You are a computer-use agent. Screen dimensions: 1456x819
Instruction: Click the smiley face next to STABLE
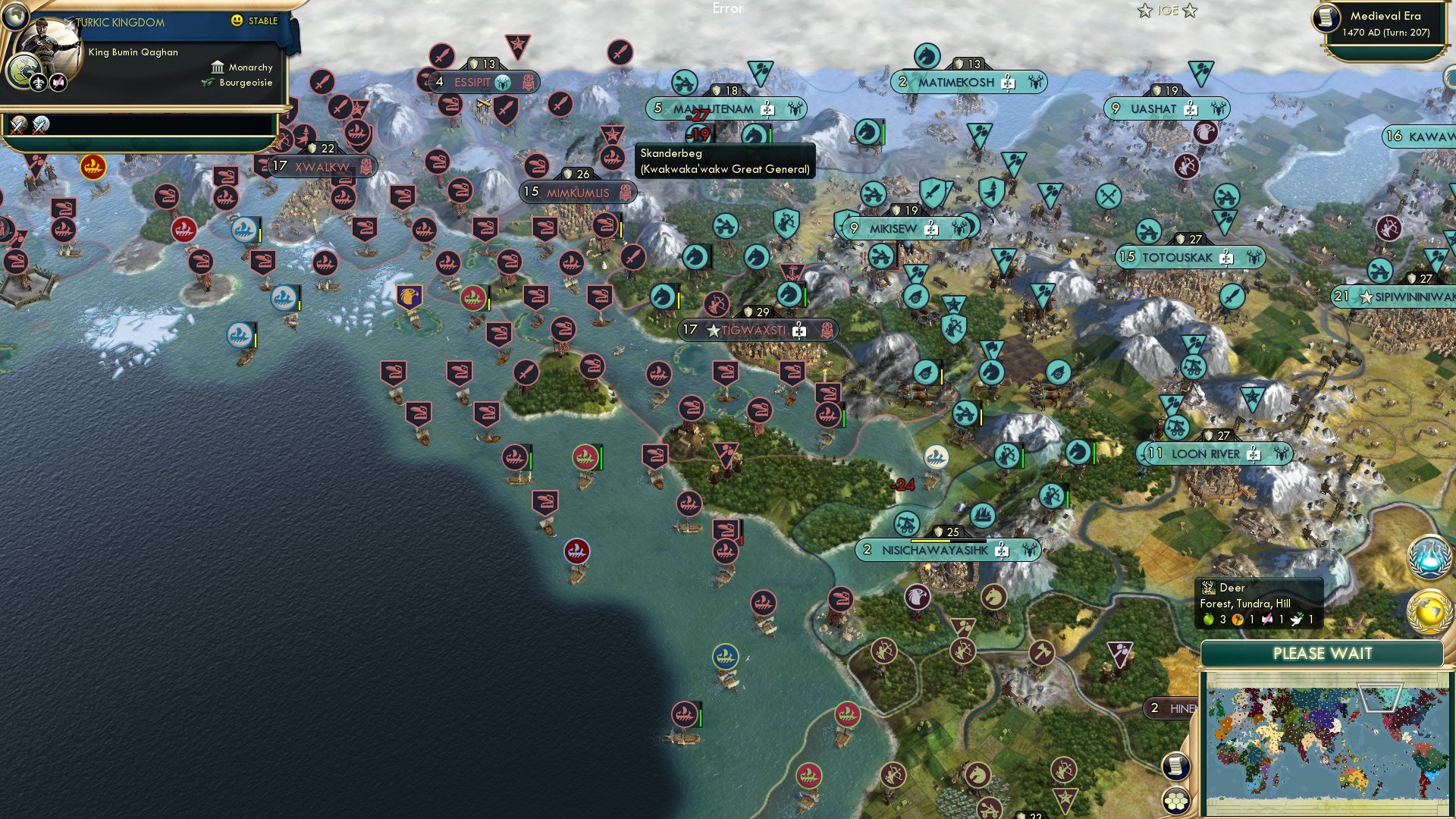tap(237, 21)
